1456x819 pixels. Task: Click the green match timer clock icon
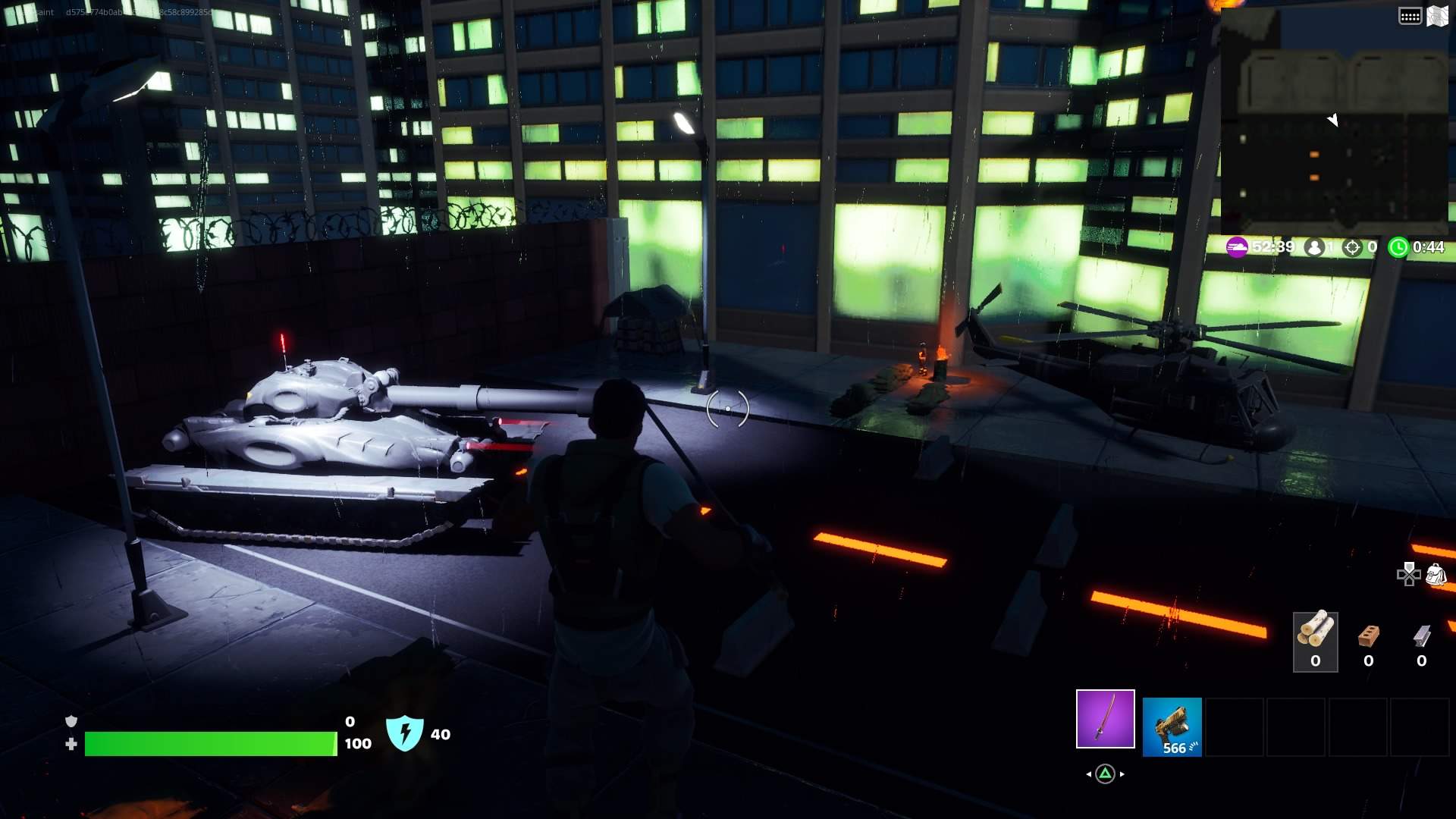(x=1399, y=246)
